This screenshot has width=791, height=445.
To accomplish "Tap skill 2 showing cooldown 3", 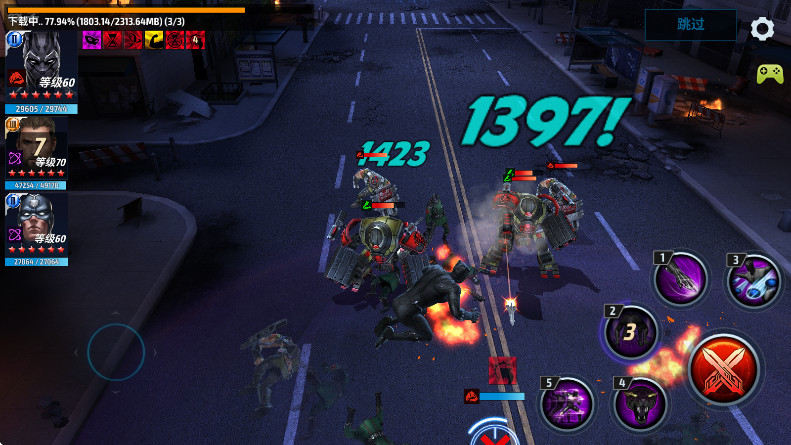I will (633, 331).
